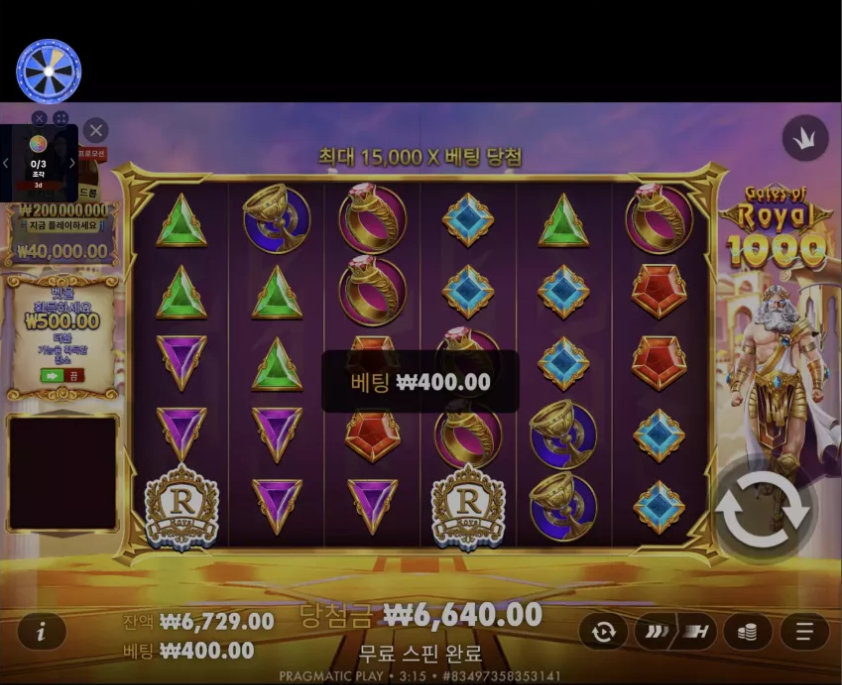The image size is (842, 685).
Task: Go to the previous piece with the left arrow
Action: click(x=6, y=163)
